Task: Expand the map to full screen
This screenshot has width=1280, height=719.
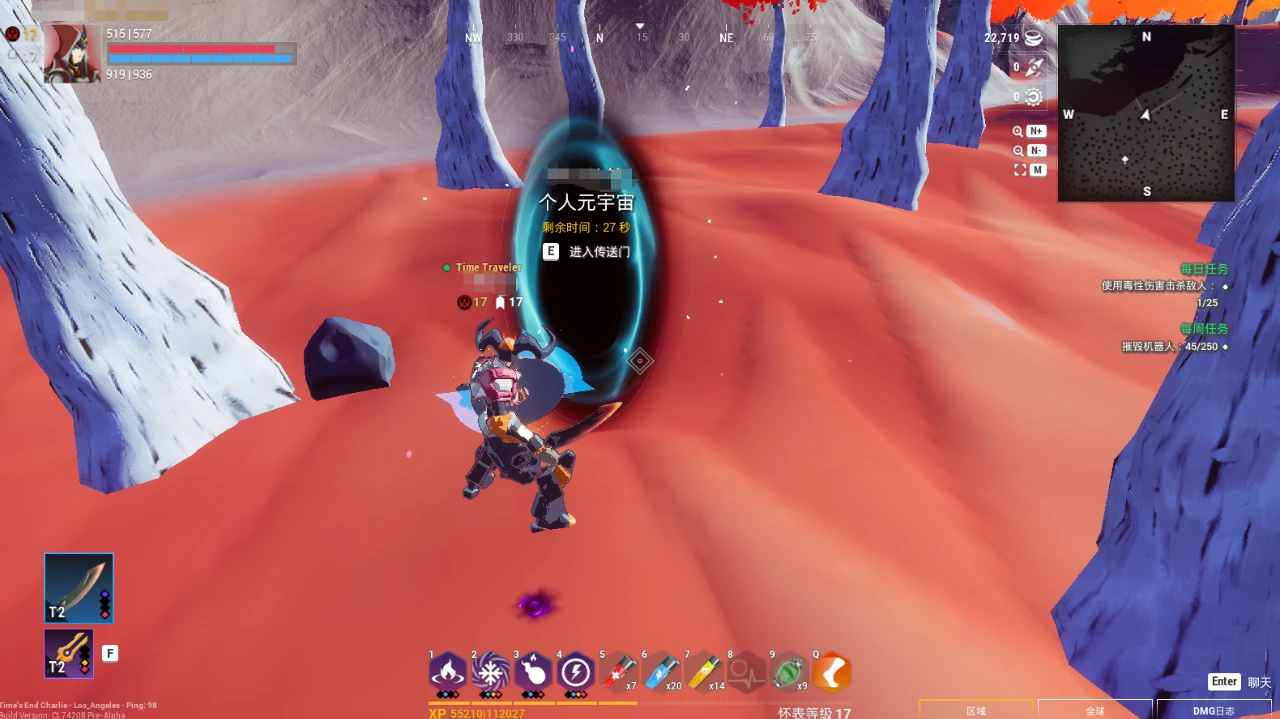Action: (x=1030, y=170)
